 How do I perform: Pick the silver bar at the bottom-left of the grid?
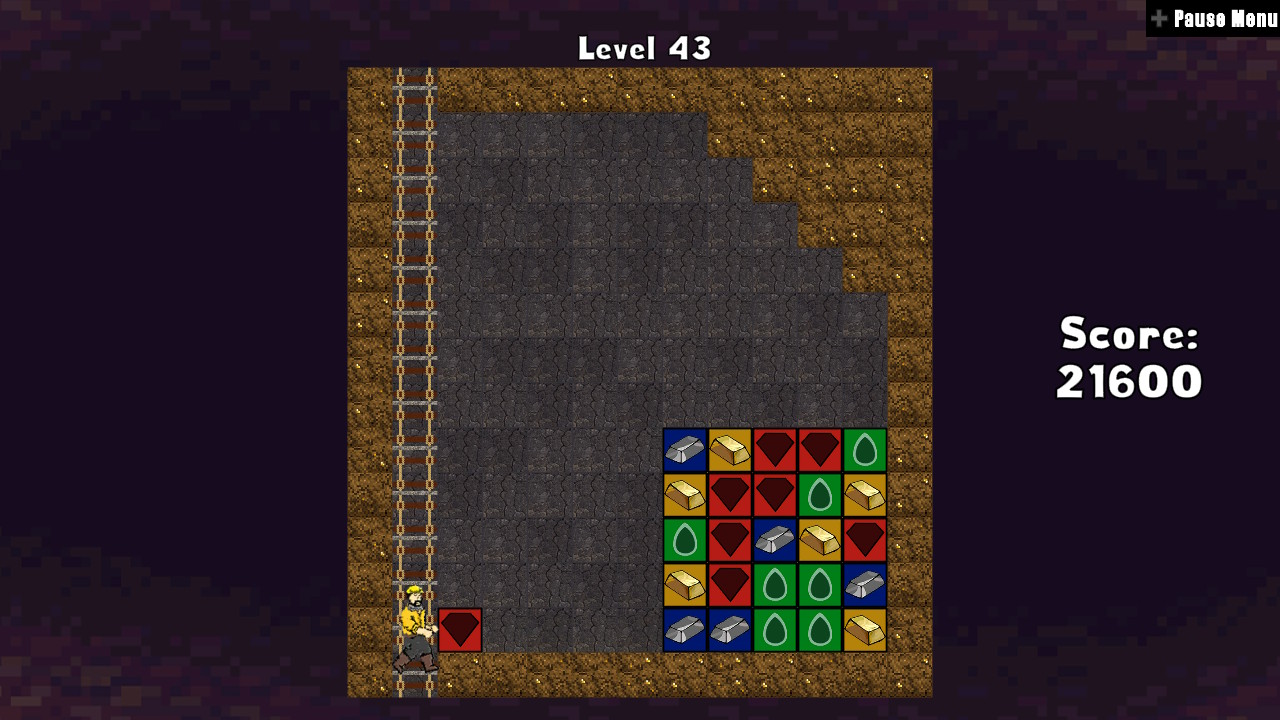pyautogui.click(x=685, y=630)
